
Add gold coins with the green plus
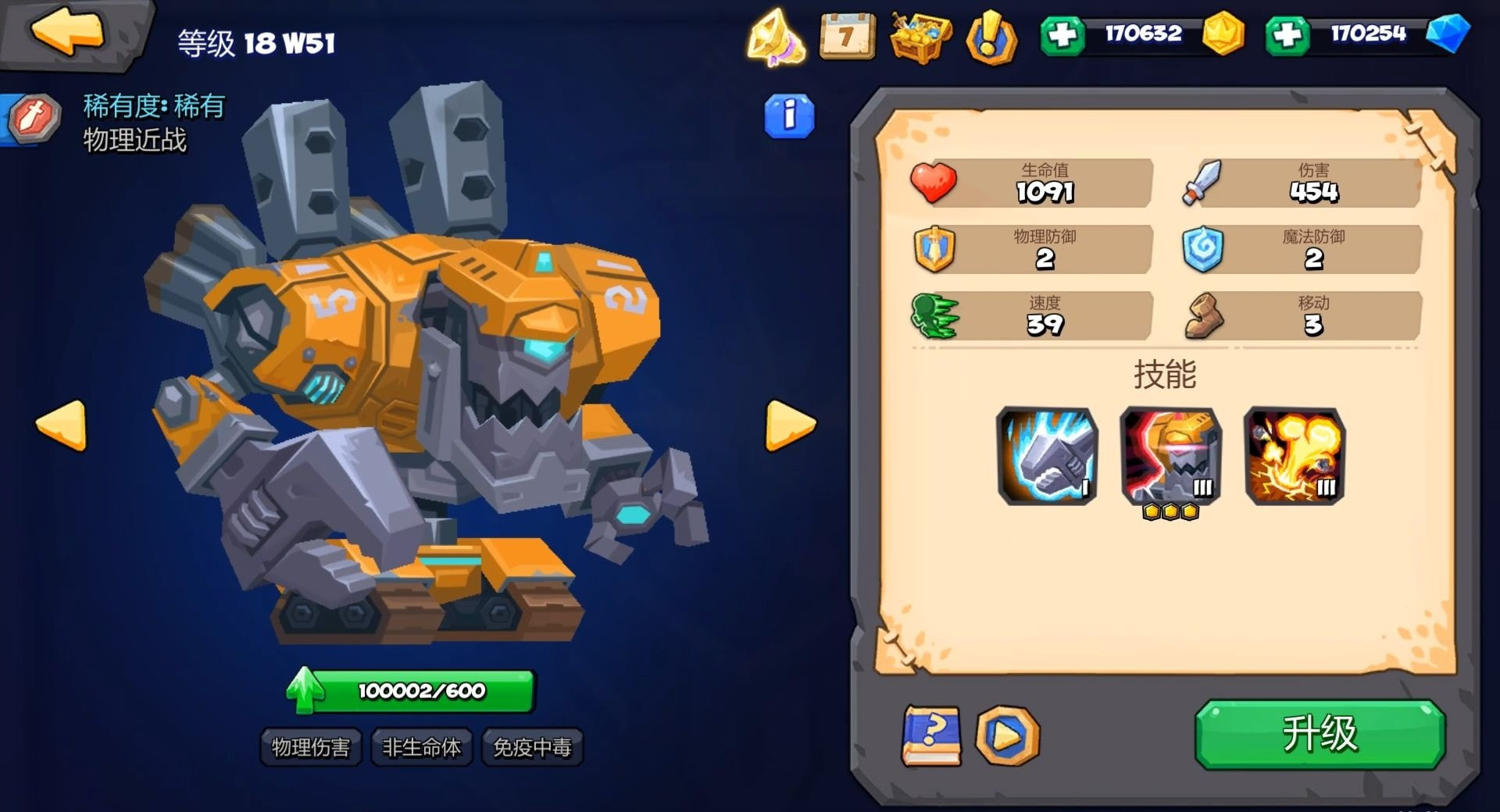(x=1062, y=35)
